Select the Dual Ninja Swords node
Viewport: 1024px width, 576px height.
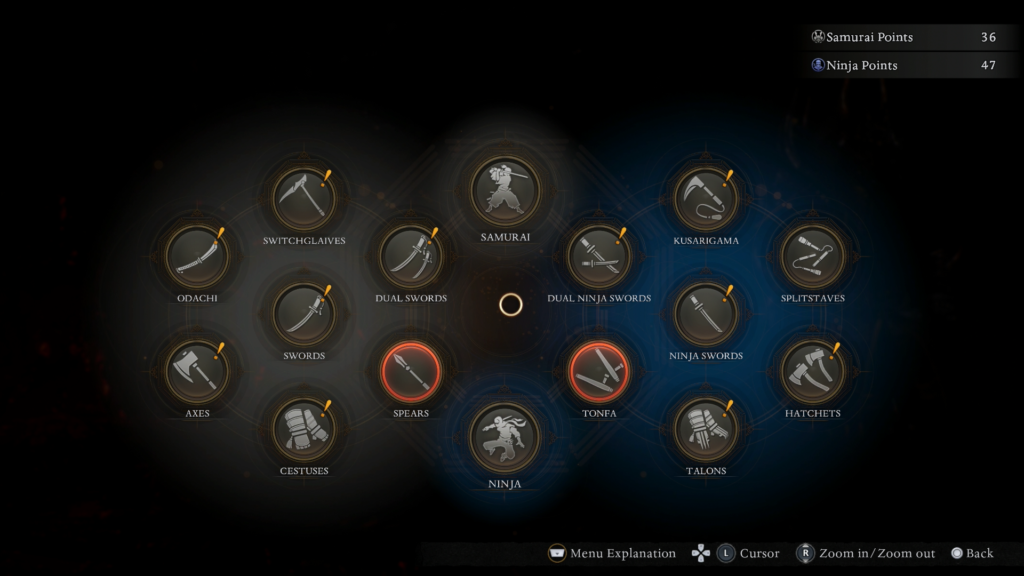tap(599, 256)
